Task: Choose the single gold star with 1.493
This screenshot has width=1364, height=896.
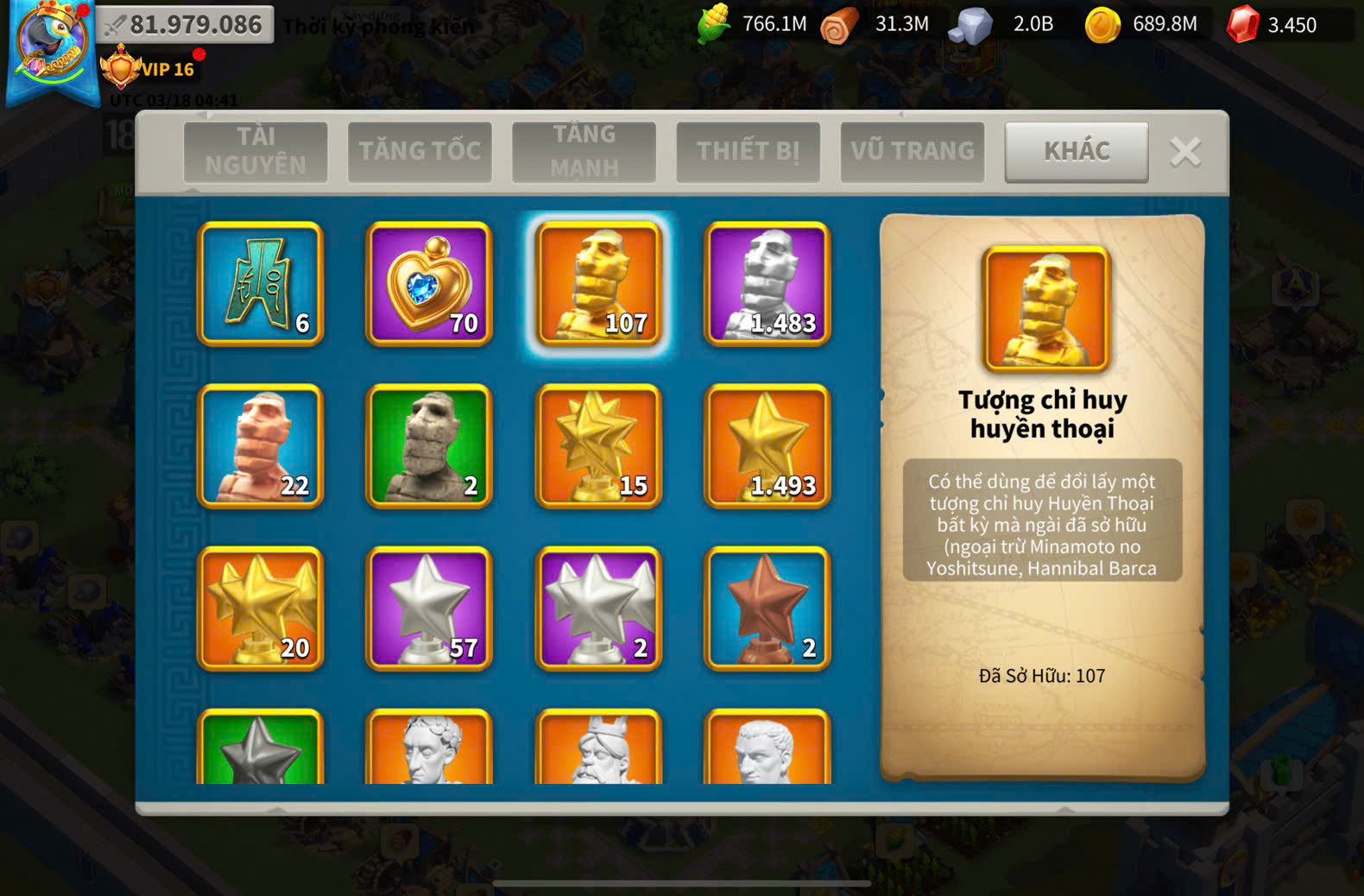Action: pos(767,446)
